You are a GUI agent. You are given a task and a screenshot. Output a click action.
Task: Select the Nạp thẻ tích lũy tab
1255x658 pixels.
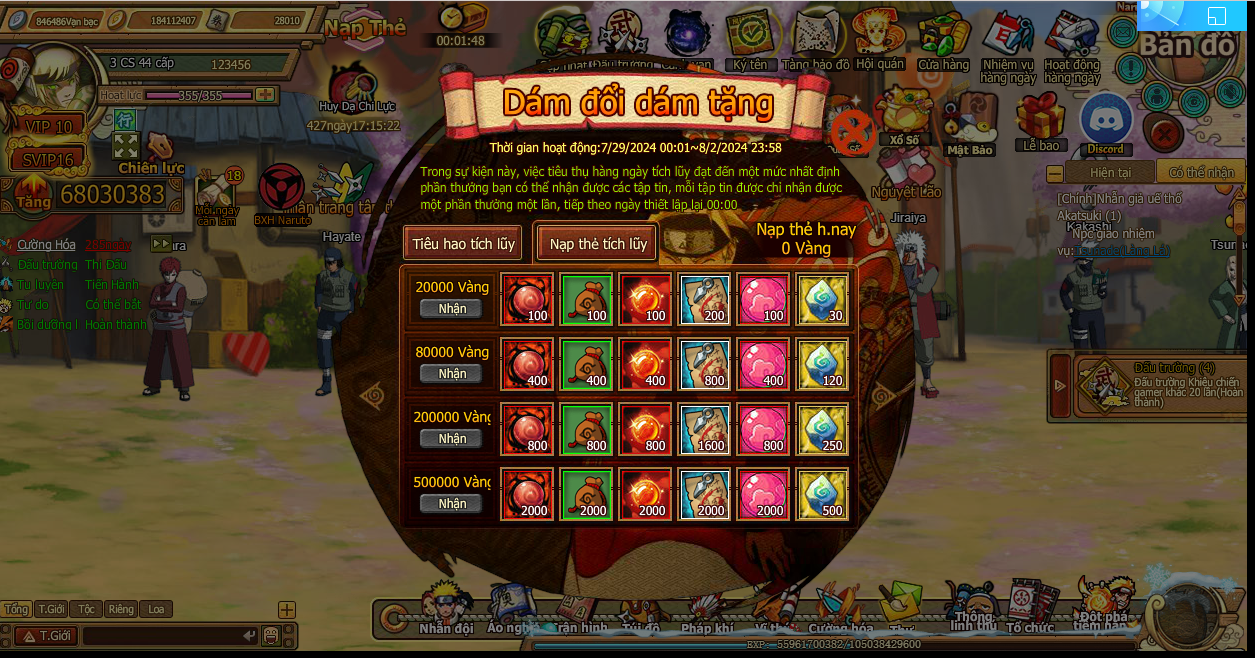(598, 243)
